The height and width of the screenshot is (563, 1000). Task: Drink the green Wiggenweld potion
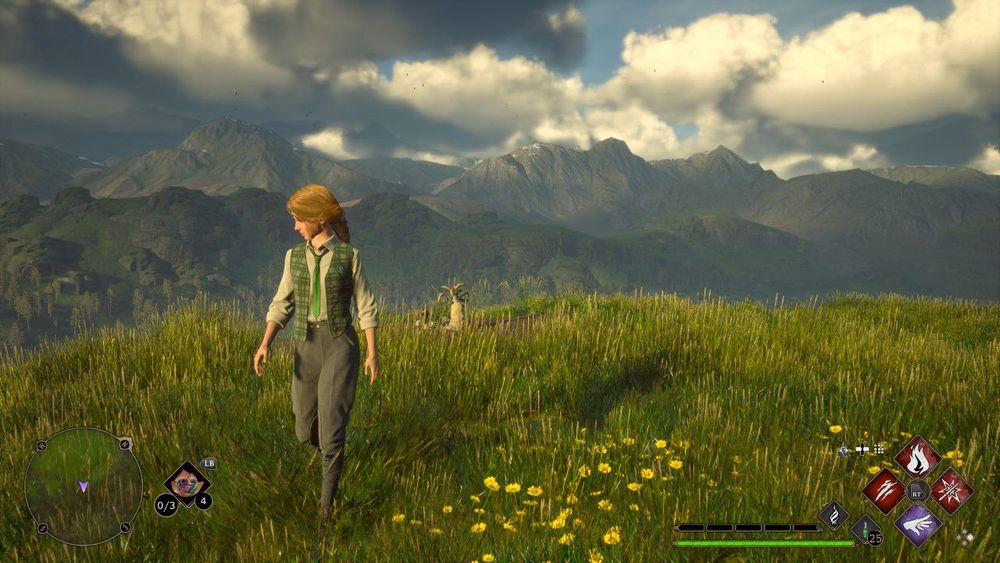click(866, 531)
